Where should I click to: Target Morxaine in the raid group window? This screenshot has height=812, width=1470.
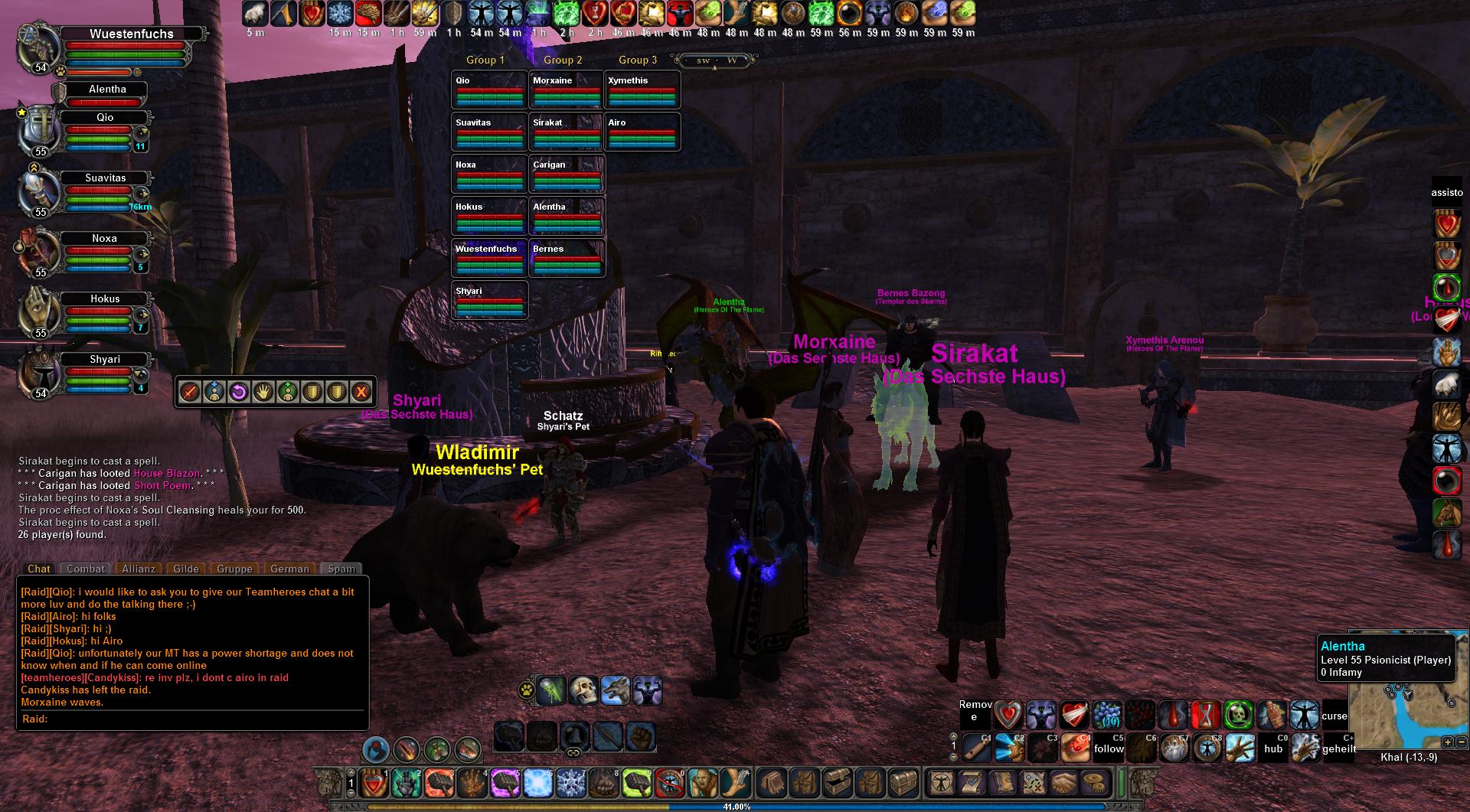tap(566, 89)
